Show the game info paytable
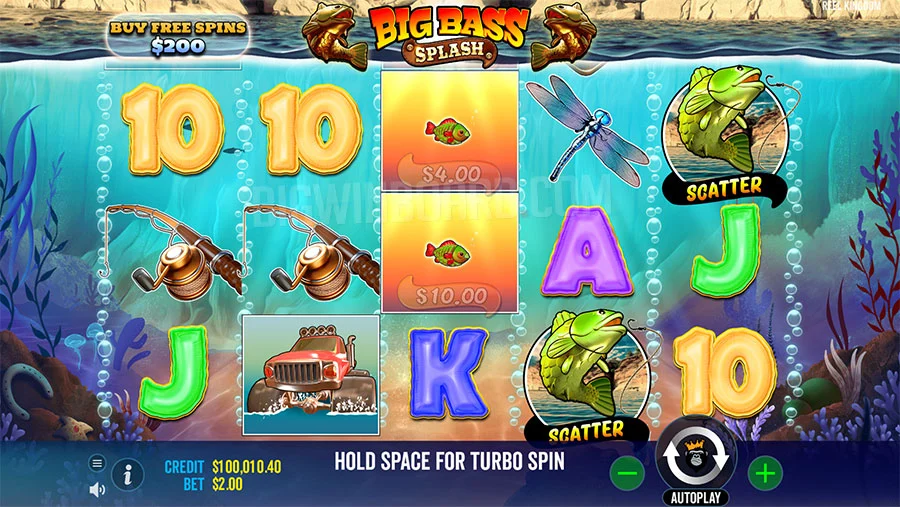900x507 pixels. (x=127, y=475)
